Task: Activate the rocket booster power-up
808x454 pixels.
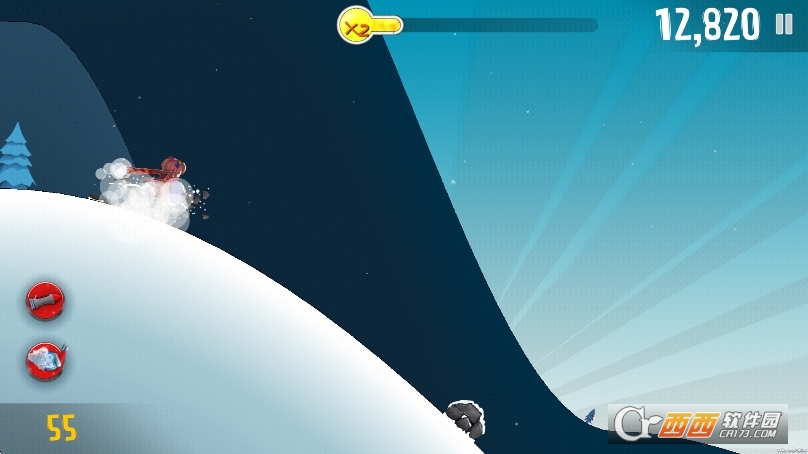Action: pos(46,298)
